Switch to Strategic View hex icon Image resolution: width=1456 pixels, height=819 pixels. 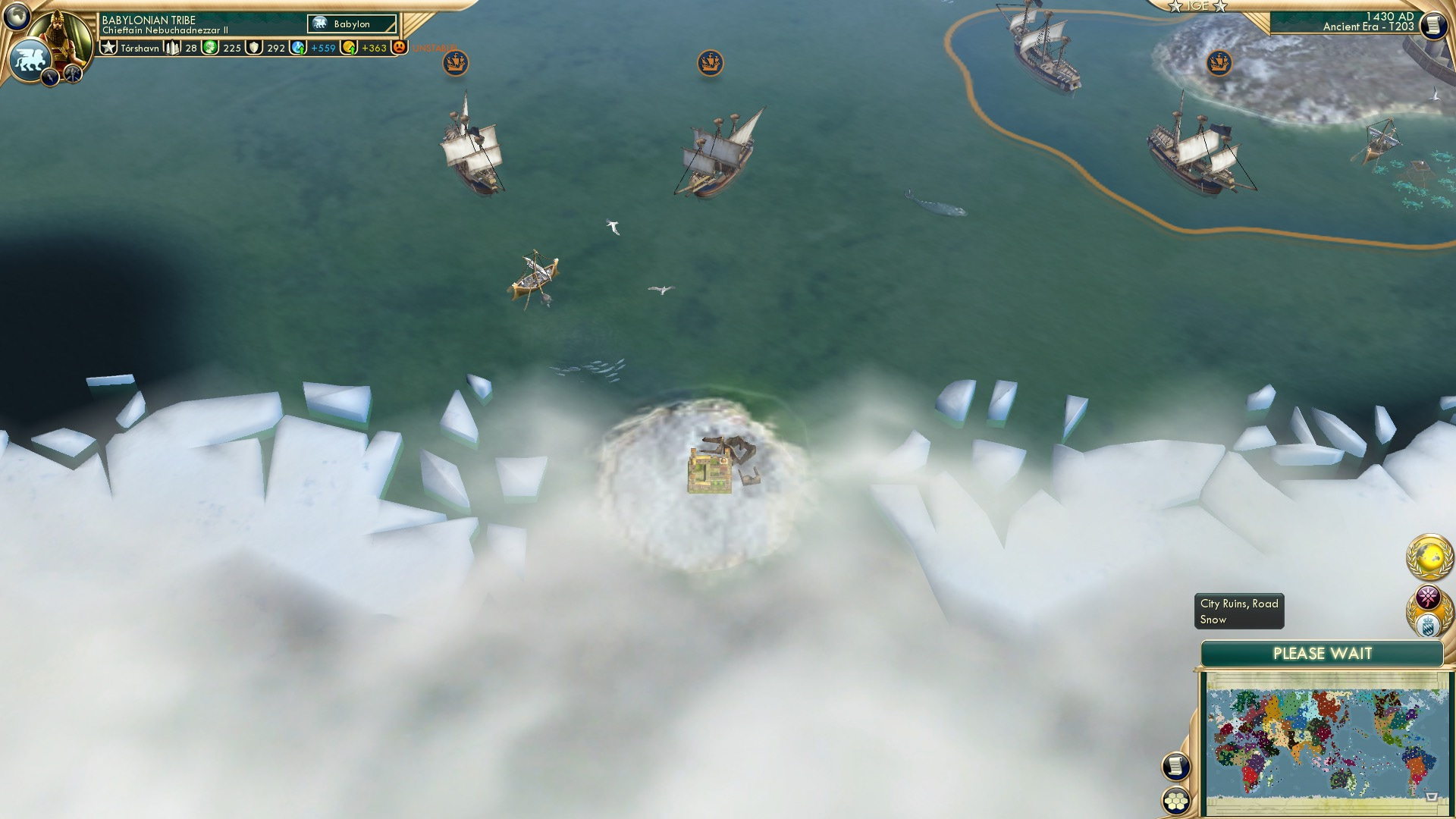1177,801
